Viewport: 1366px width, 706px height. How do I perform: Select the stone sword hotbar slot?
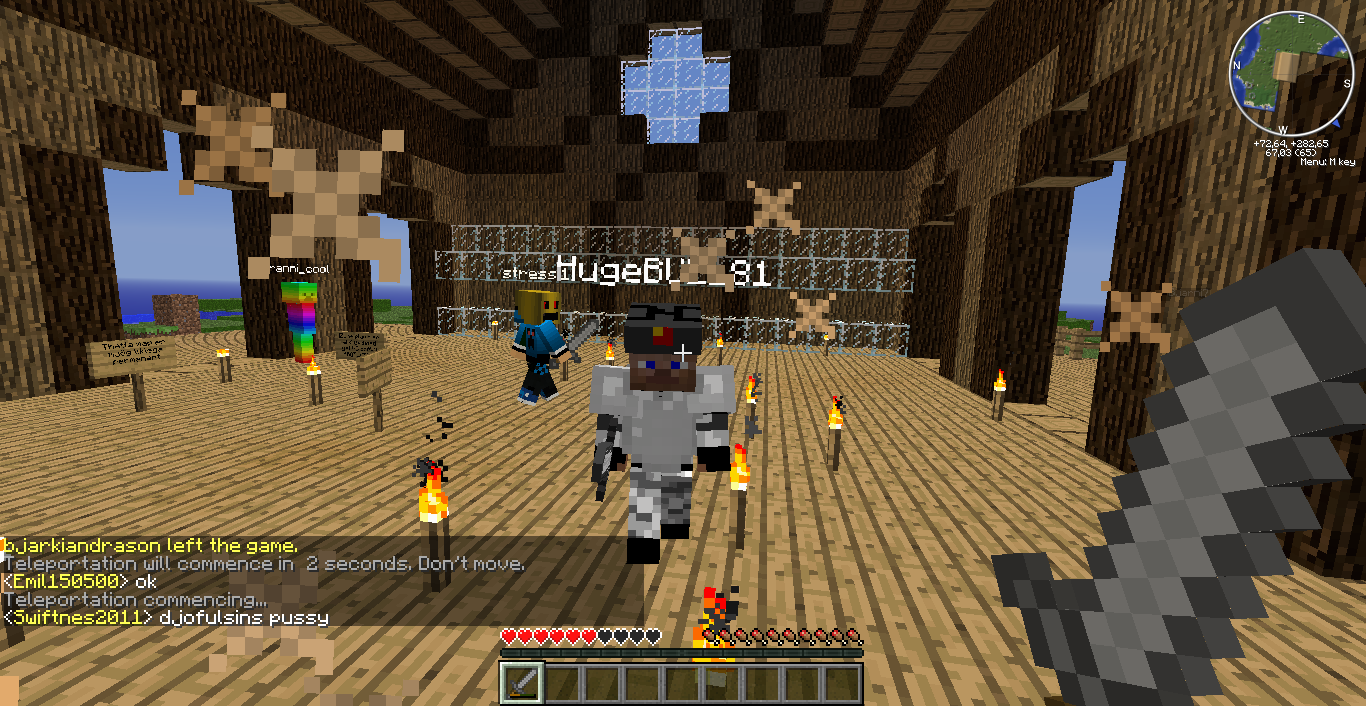[521, 684]
